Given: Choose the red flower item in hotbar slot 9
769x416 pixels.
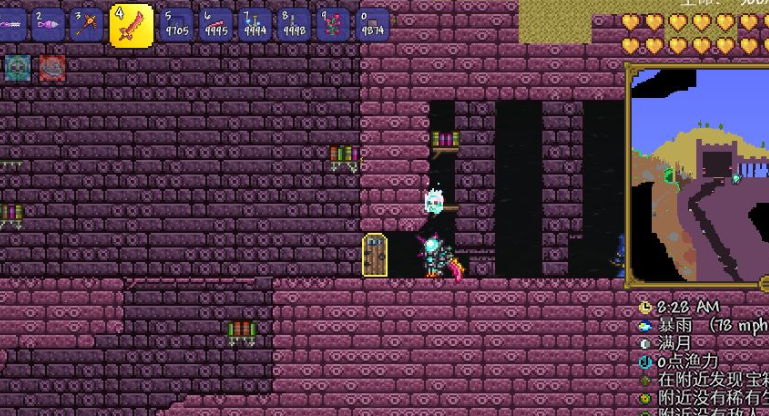Looking at the screenshot, I should pyautogui.click(x=332, y=24).
